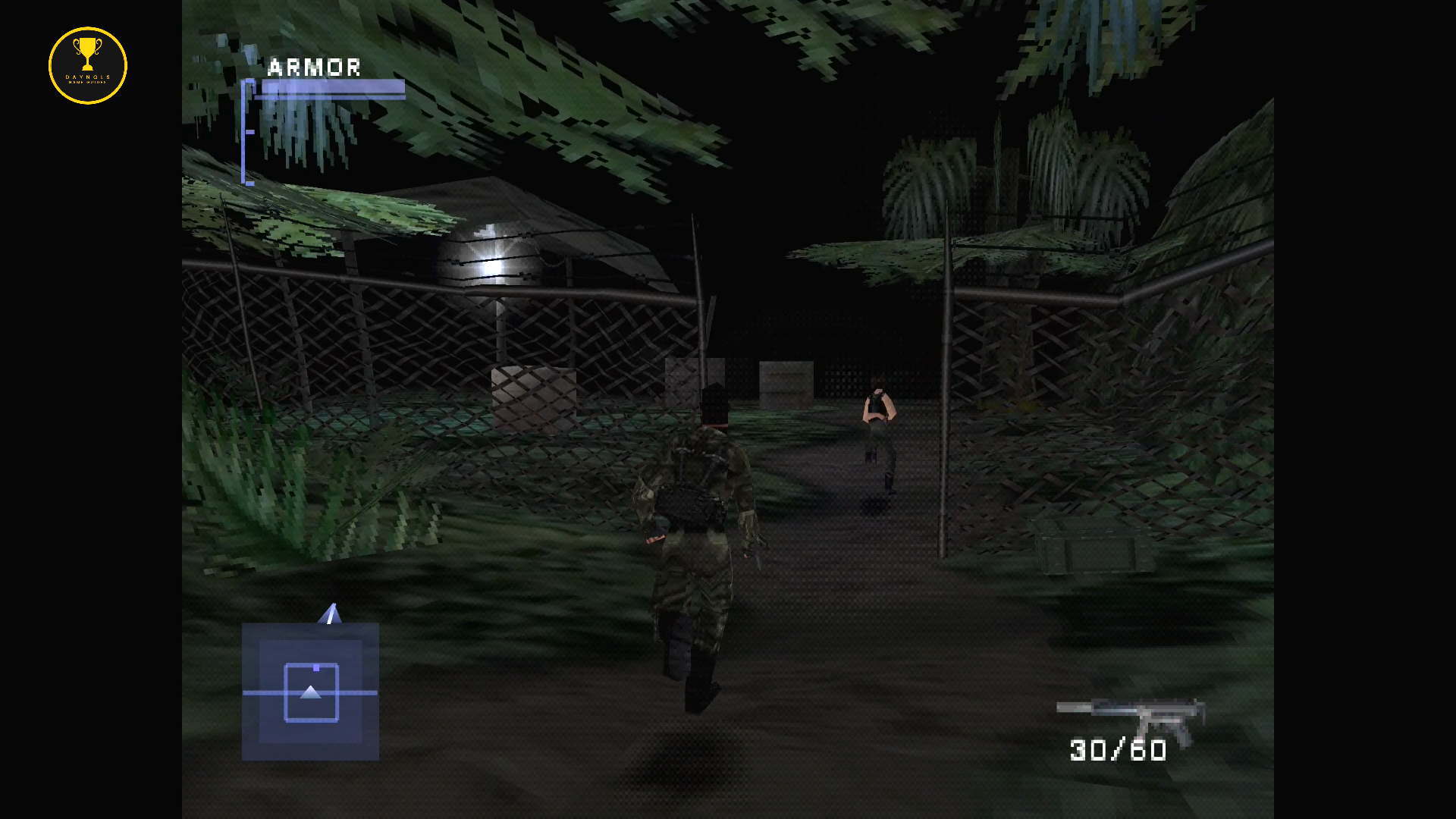
Task: Select the submachine gun weapon icon
Action: tap(1130, 716)
